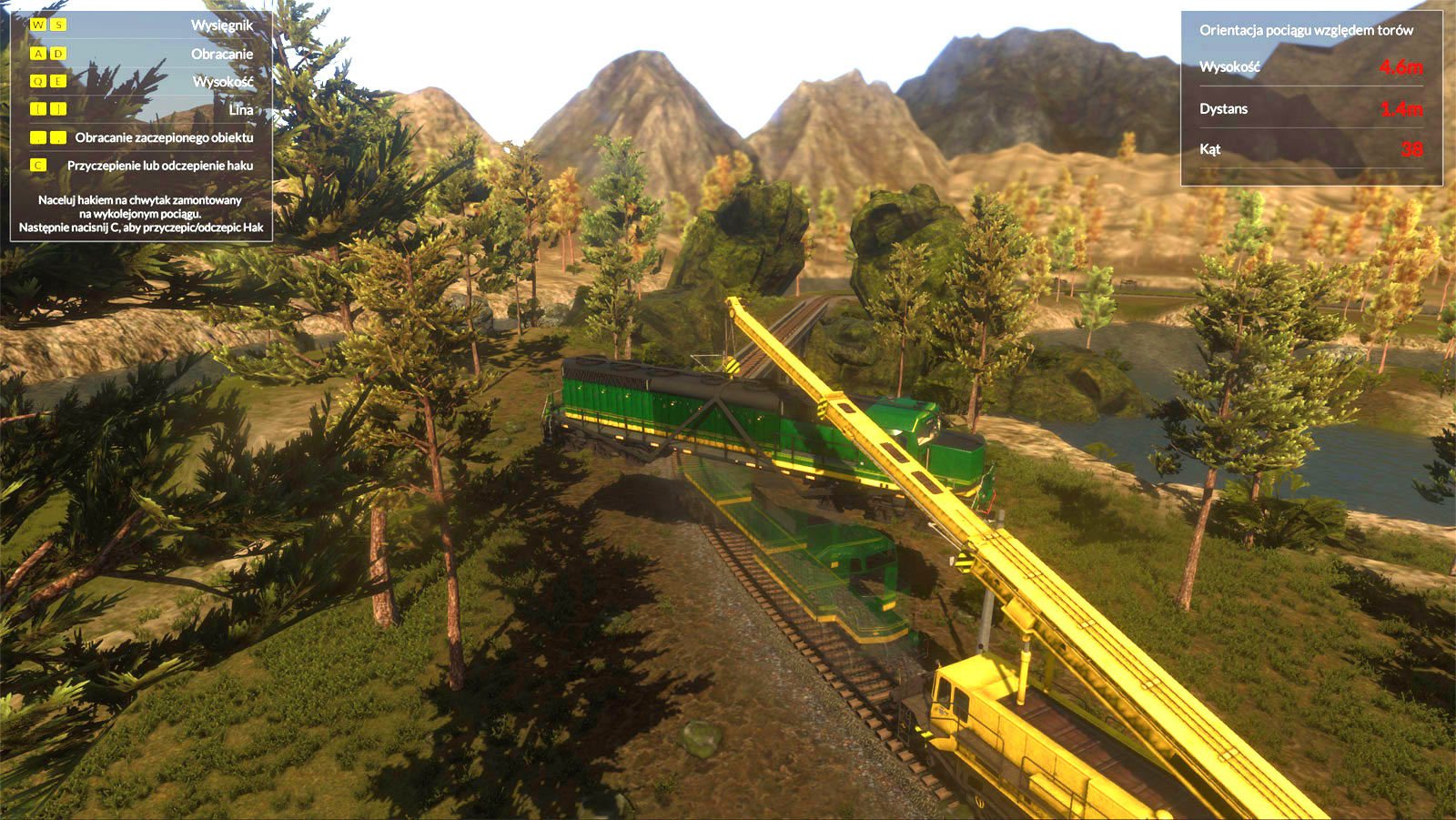1456x820 pixels.
Task: Click the C key icon for hook attachment
Action: click(37, 165)
